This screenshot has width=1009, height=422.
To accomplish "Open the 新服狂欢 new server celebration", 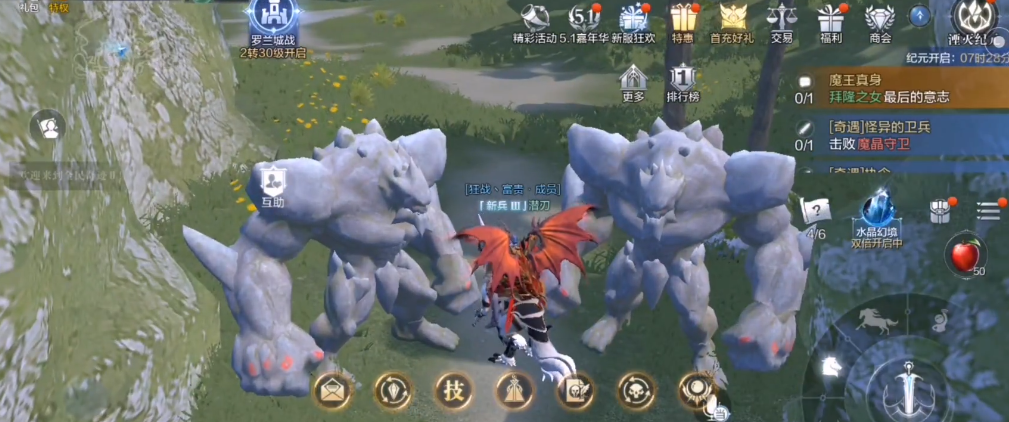I will pos(633,18).
